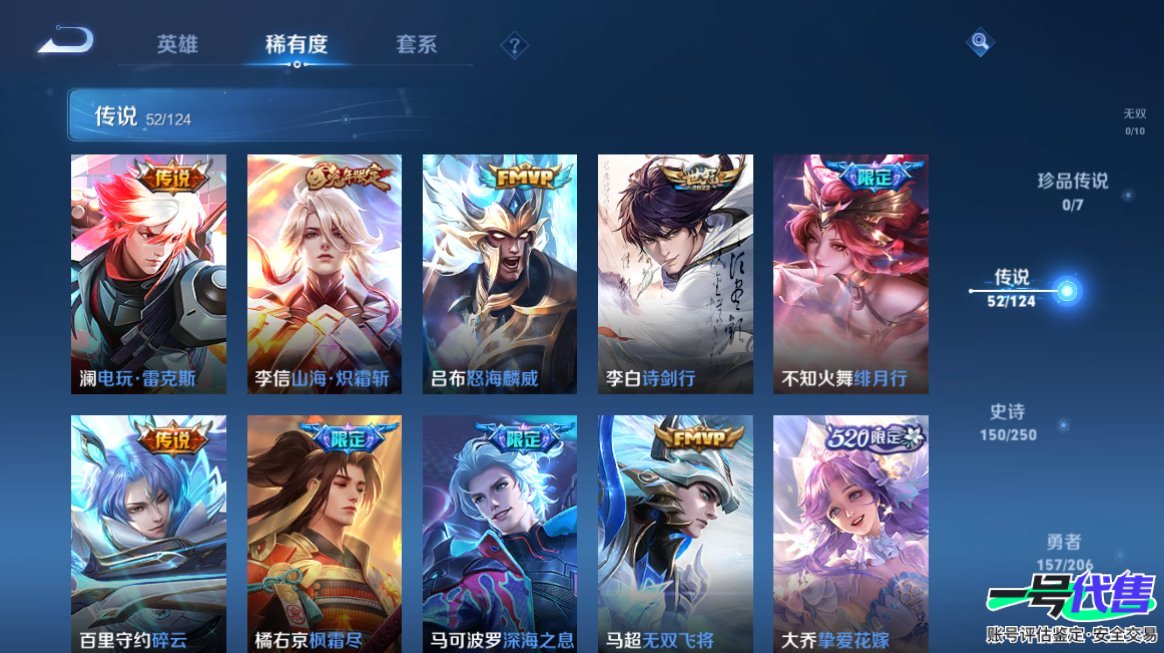View the 马可波罗 深海之息 skin card
The height and width of the screenshot is (653, 1164).
[x=499, y=533]
